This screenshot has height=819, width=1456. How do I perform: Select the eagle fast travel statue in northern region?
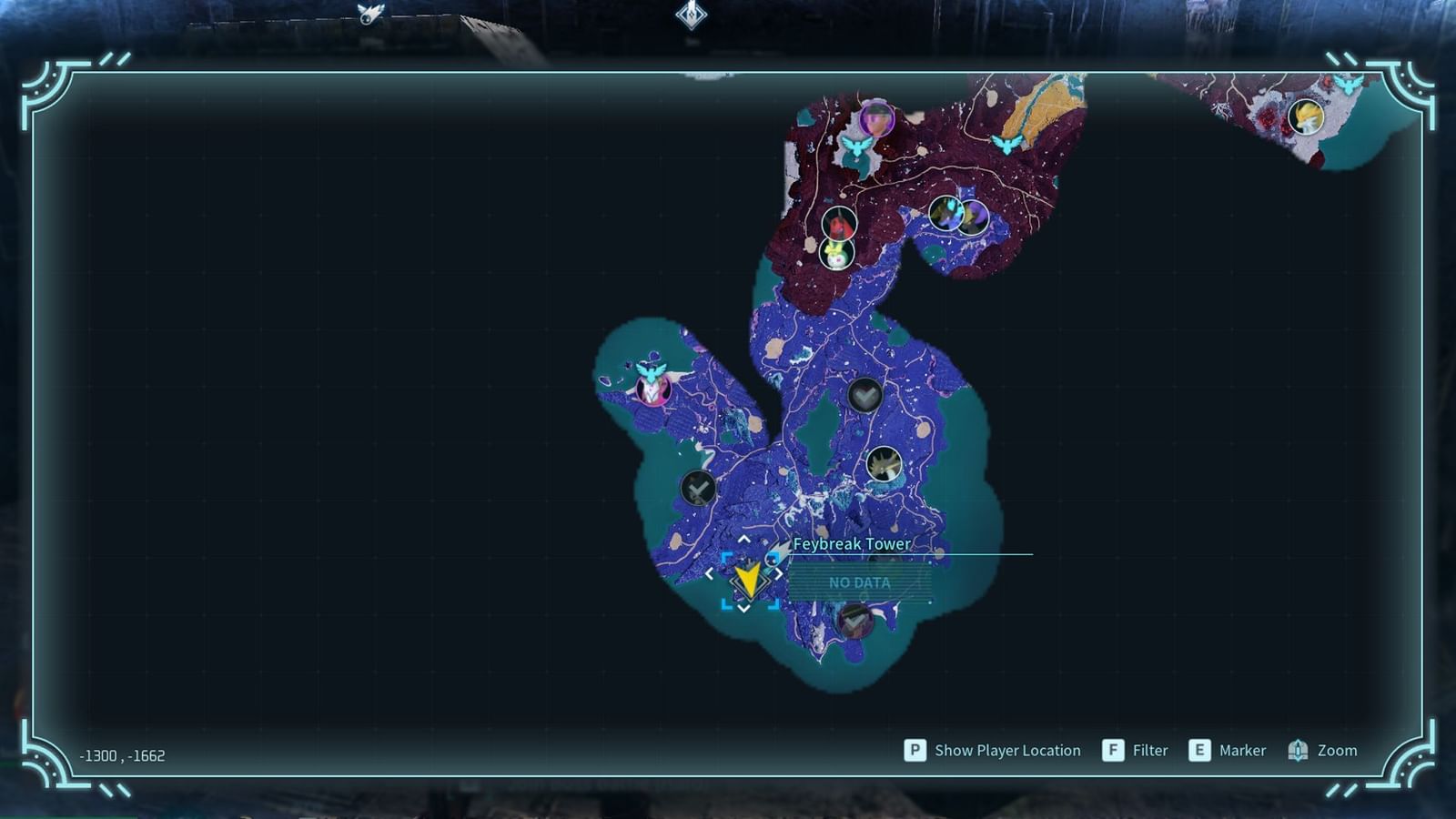857,147
